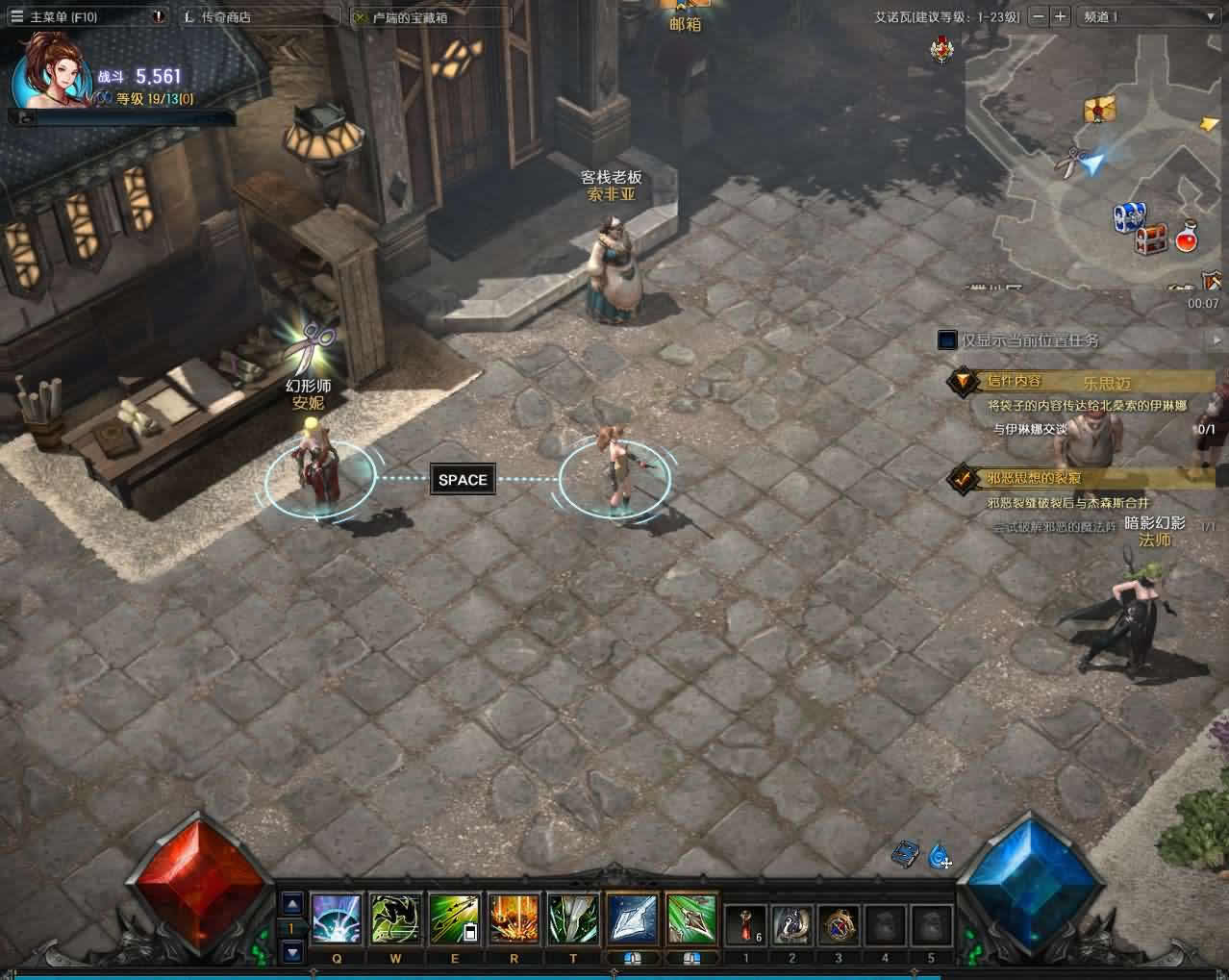Open the blue book icon above hotbar

(x=906, y=853)
